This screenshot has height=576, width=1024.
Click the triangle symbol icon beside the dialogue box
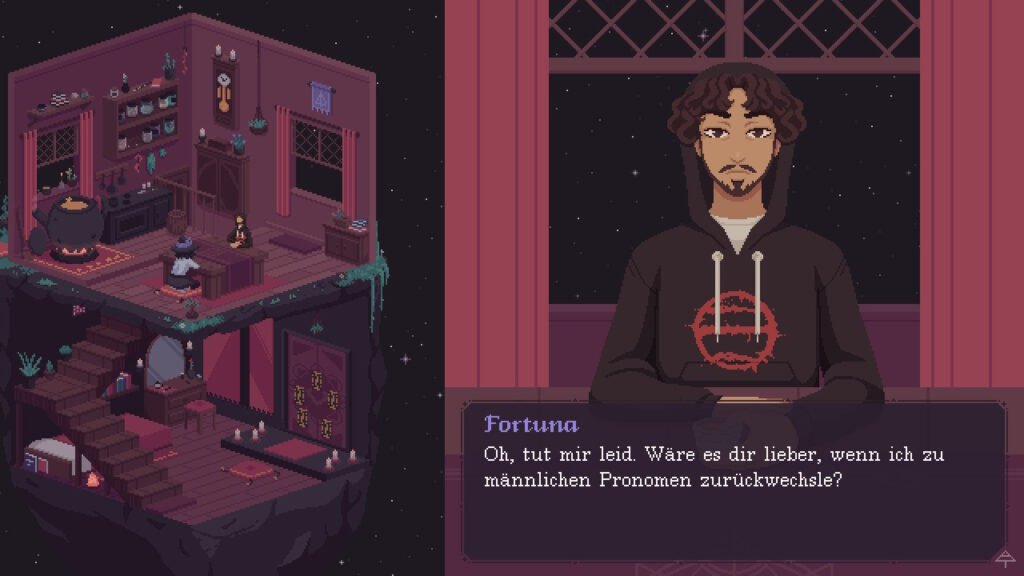pos(1003,558)
